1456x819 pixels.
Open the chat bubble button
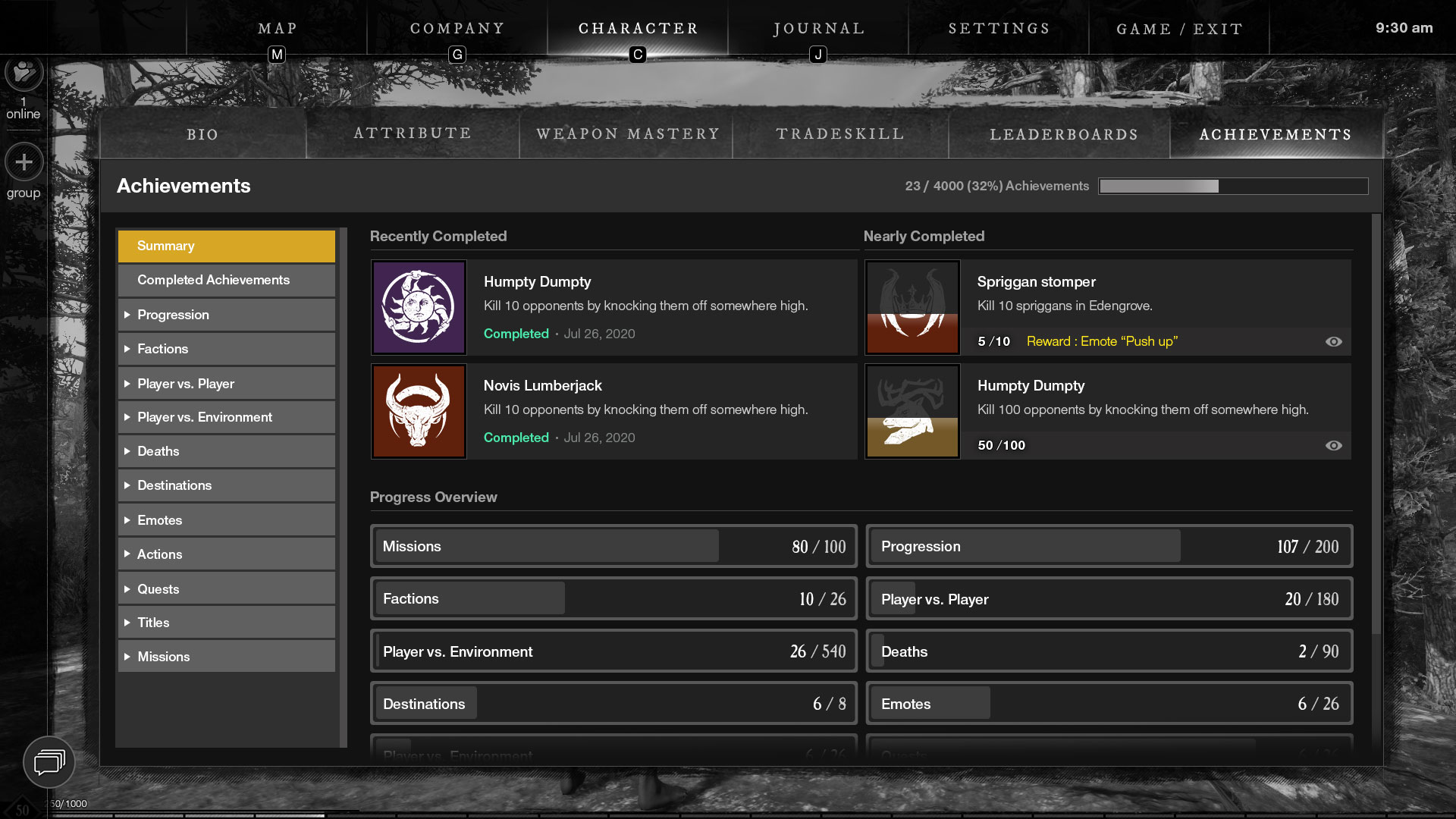49,761
